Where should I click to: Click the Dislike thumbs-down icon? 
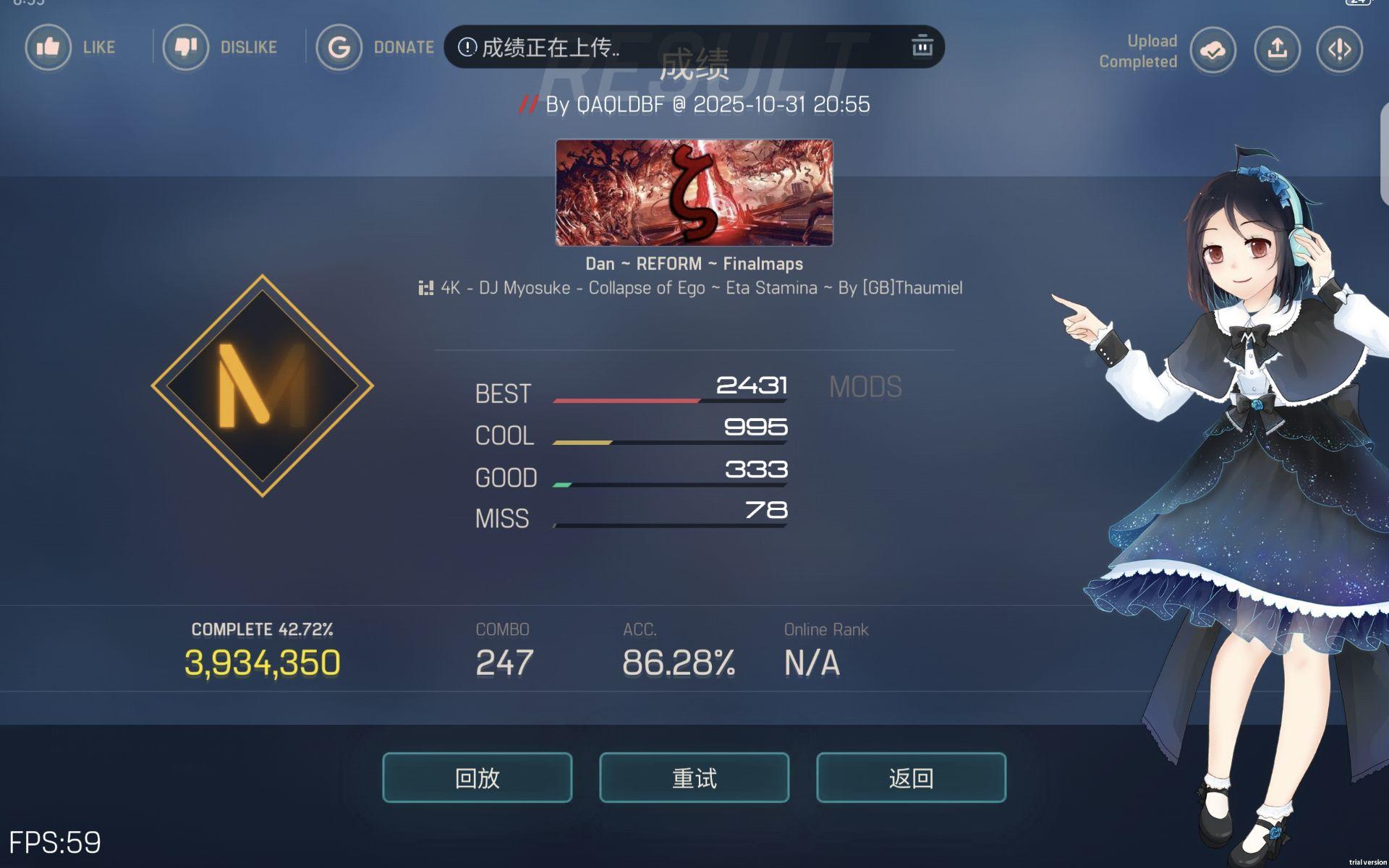tap(186, 47)
